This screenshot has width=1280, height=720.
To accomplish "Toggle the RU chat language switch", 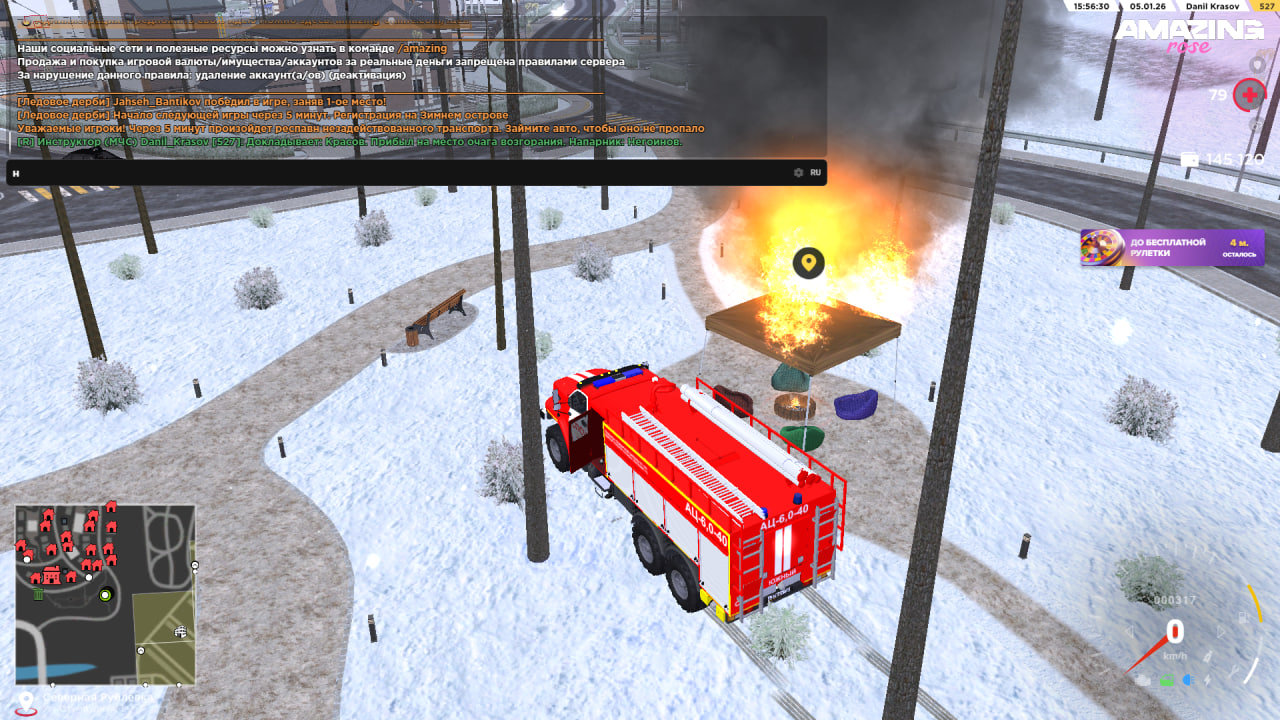I will [x=816, y=173].
